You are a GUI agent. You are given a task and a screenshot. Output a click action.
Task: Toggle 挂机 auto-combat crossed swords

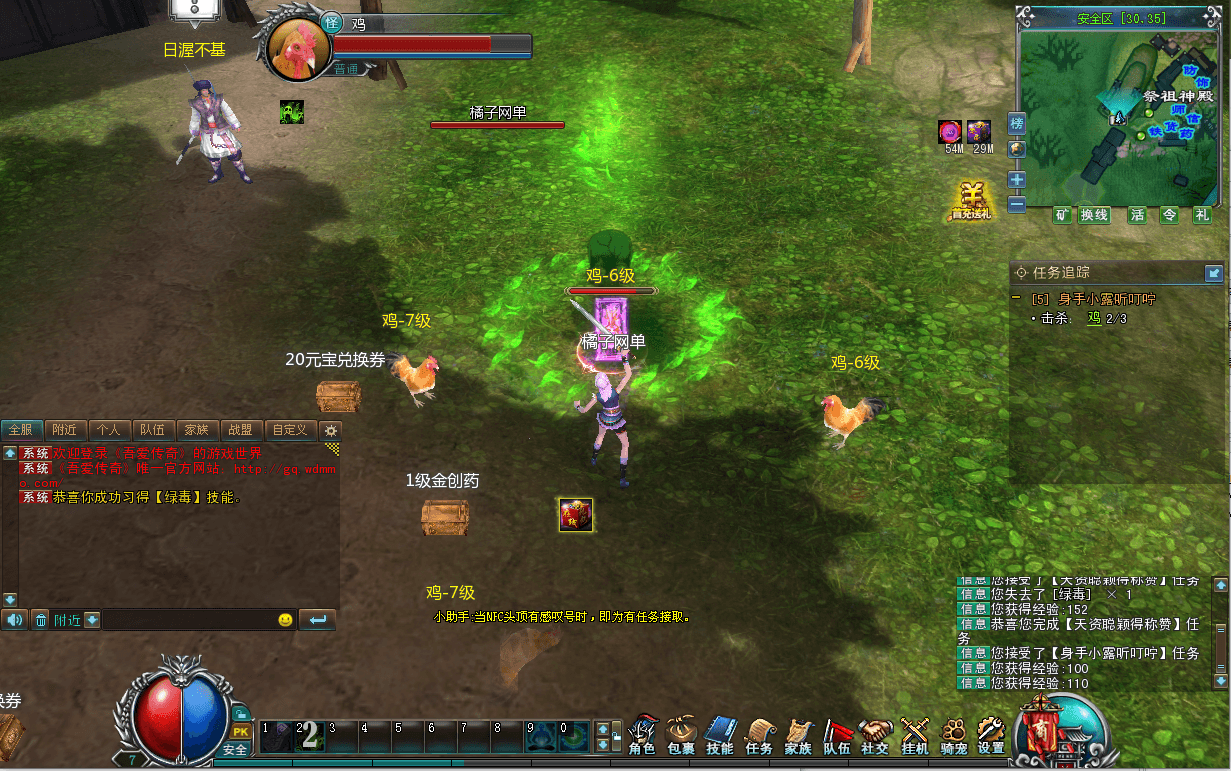click(x=914, y=735)
